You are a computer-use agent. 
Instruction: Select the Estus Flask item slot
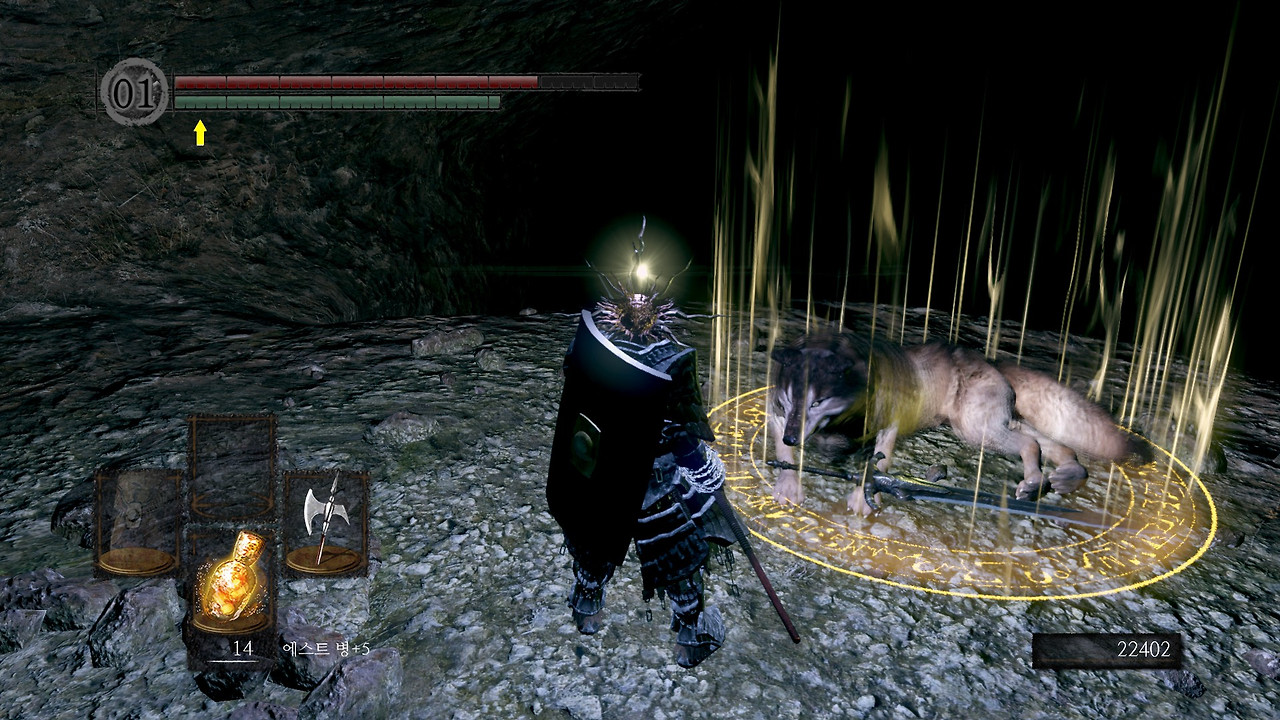(232, 580)
